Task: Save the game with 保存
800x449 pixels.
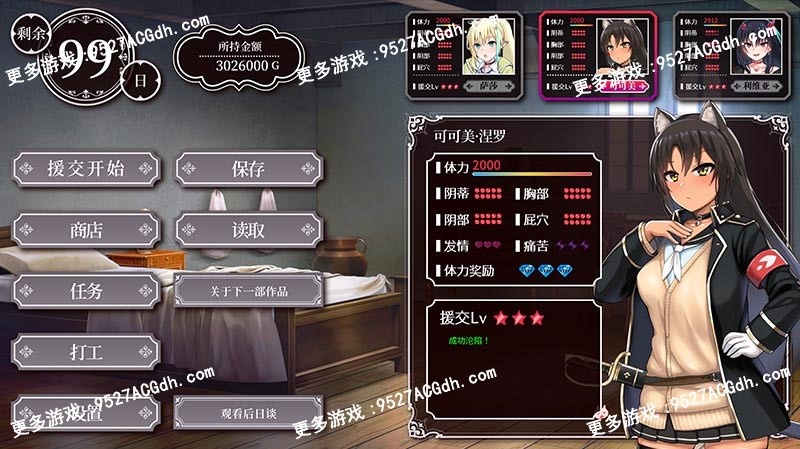Action: [248, 169]
